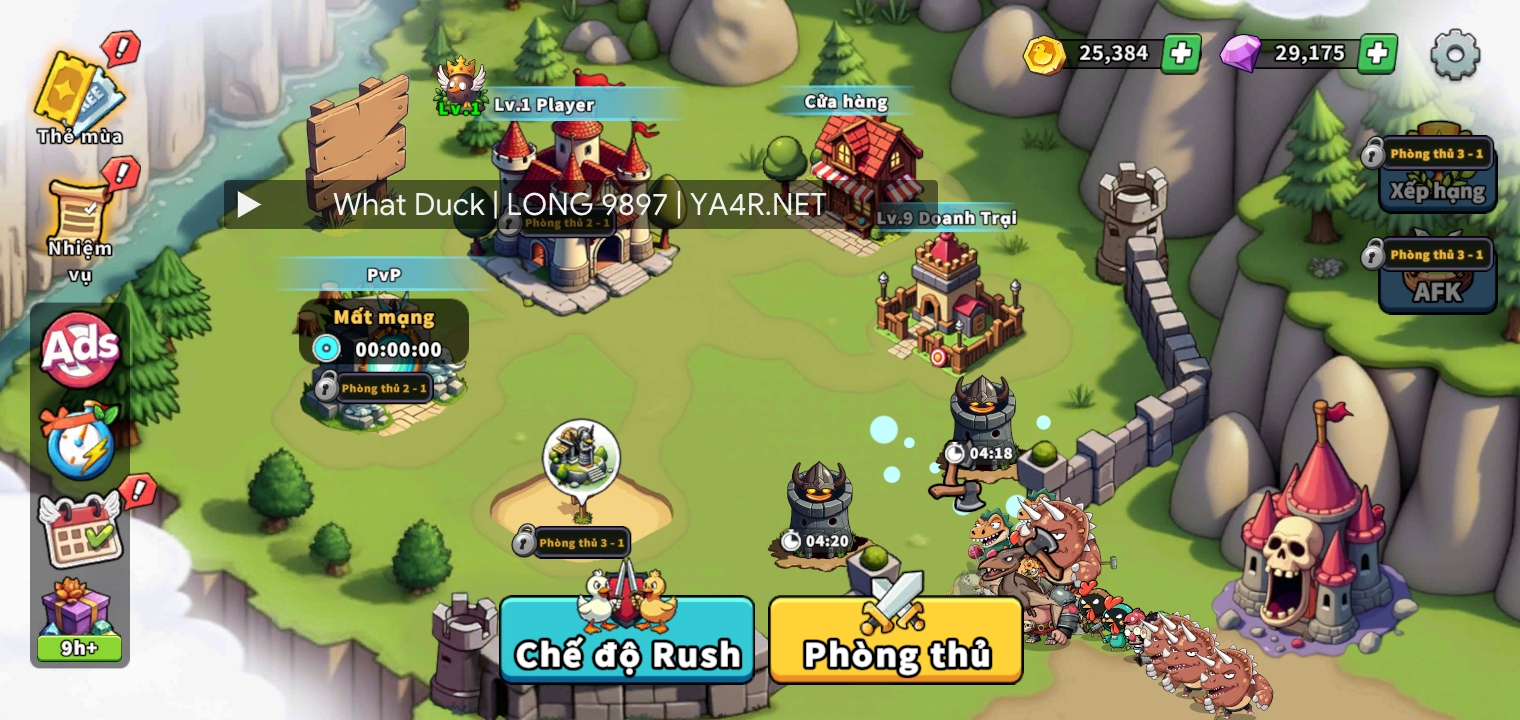This screenshot has width=1520, height=720.
Task: Buy more purple gems
Action: coord(1377,54)
